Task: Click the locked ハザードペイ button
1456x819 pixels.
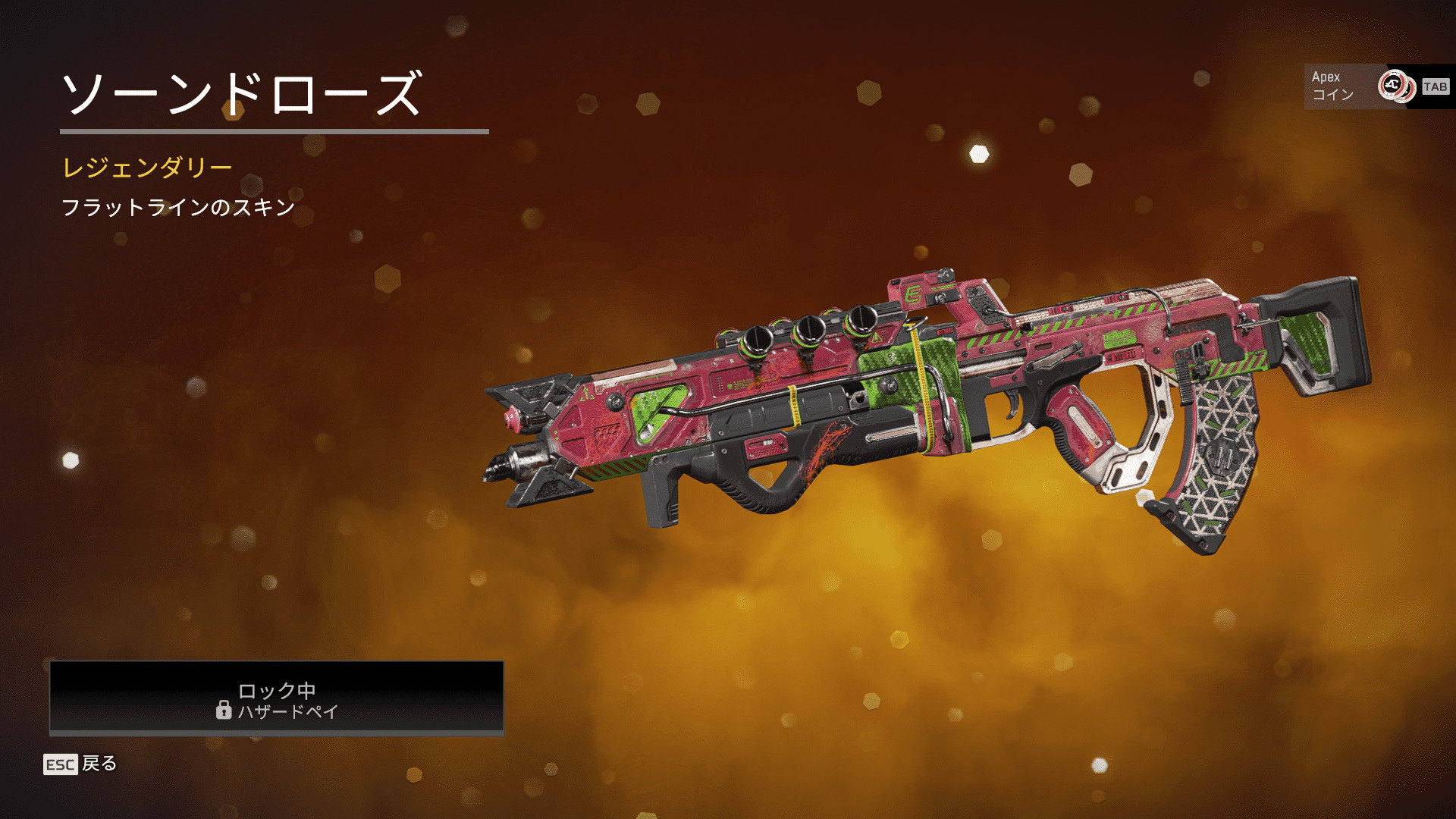Action: (277, 698)
